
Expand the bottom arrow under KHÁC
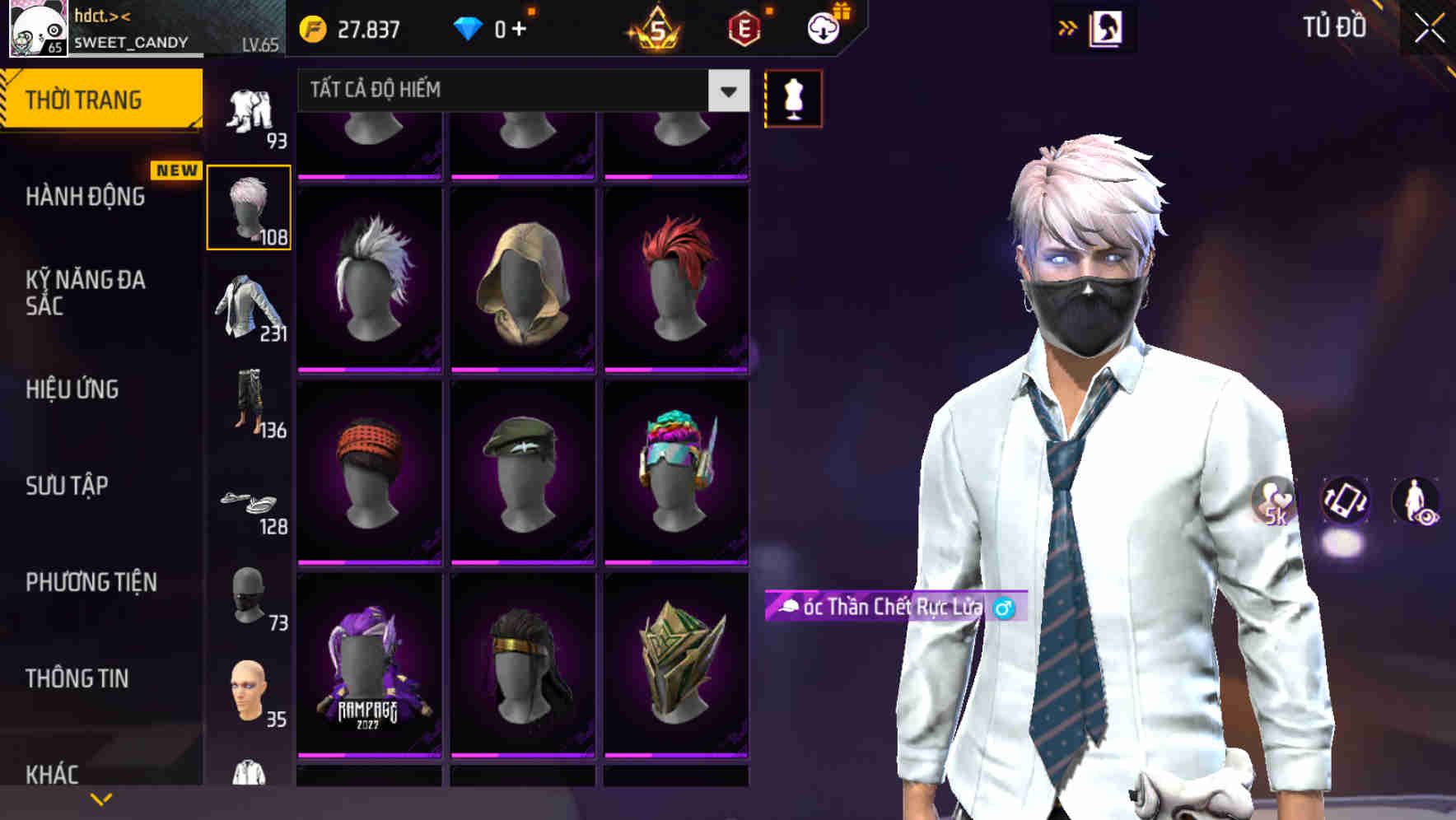pyautogui.click(x=101, y=798)
